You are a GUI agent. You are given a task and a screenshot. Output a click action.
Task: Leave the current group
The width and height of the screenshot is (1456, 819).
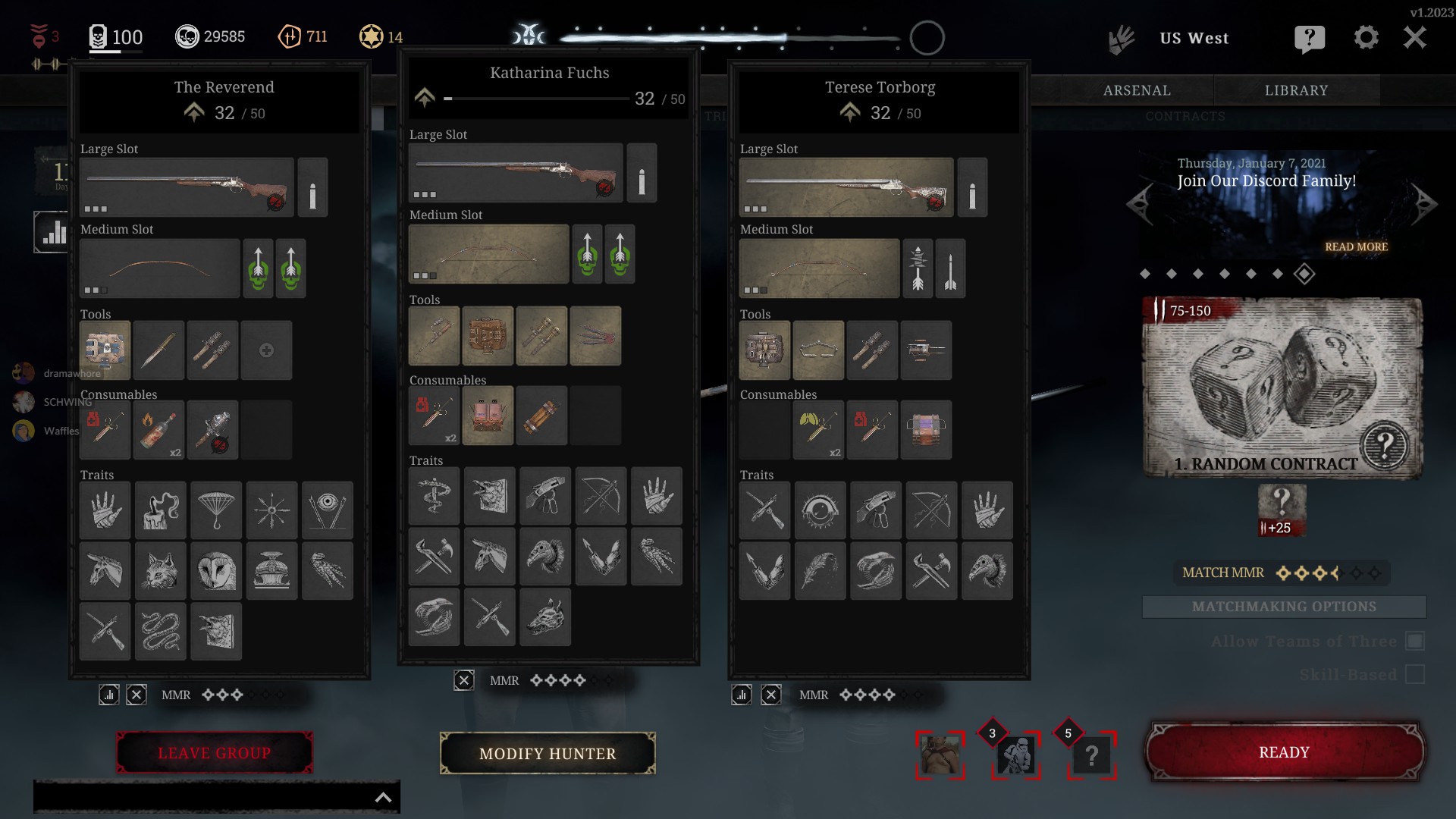coord(214,753)
